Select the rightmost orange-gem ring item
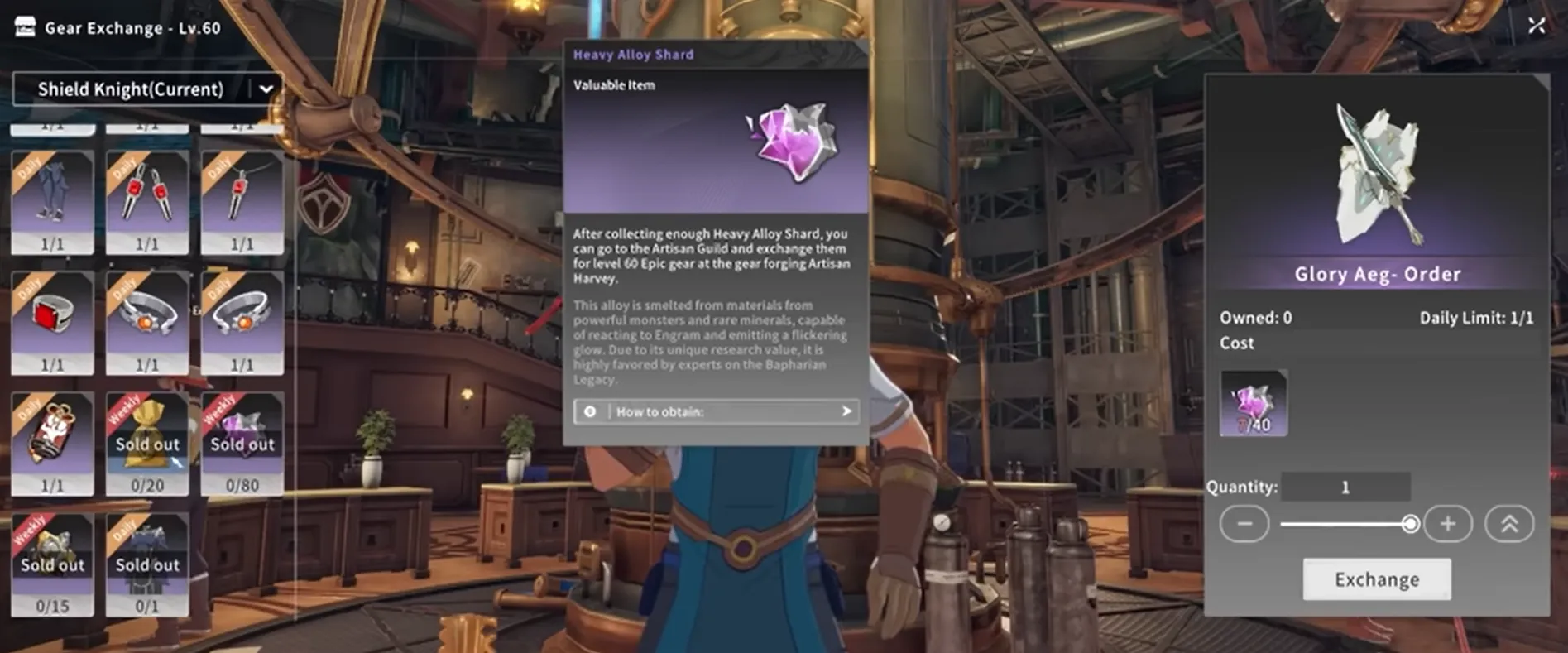Screen dimensions: 1568x653 (x=242, y=322)
